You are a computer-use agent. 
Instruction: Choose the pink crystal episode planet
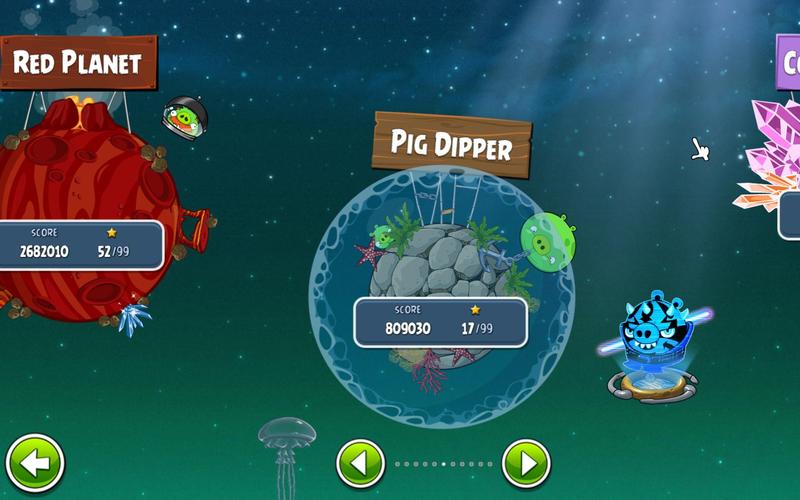pyautogui.click(x=773, y=160)
